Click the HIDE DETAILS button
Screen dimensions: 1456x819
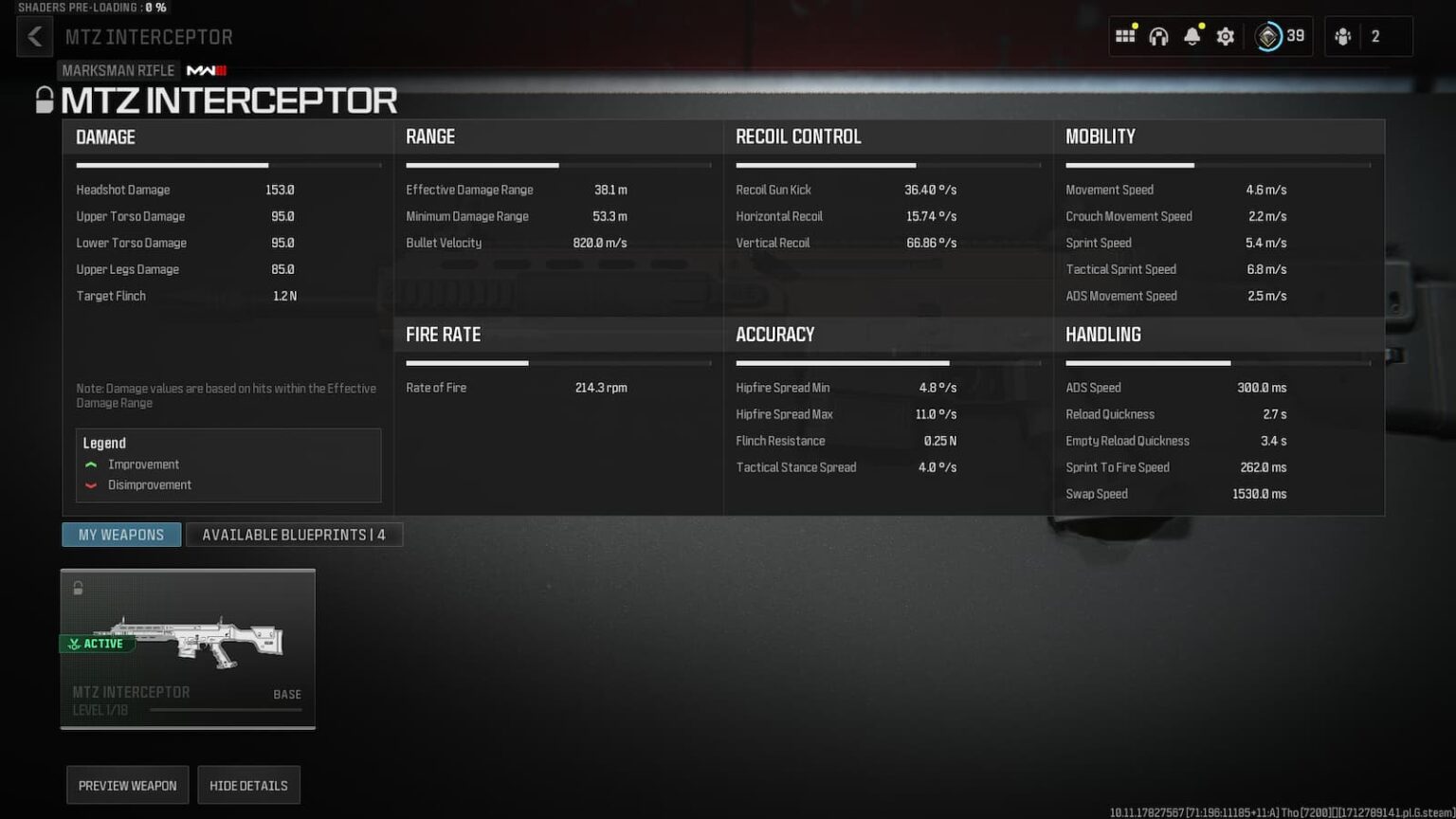(x=248, y=785)
